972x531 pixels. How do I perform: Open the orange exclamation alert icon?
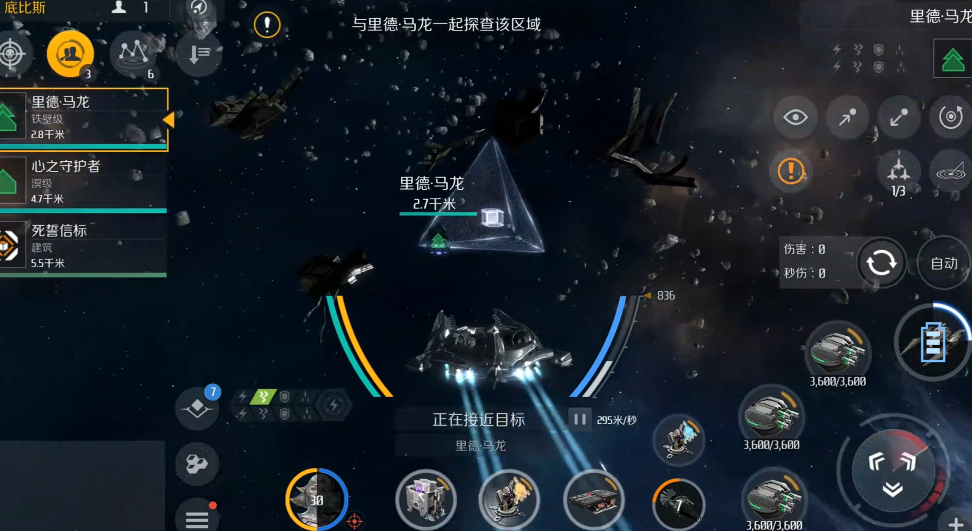pyautogui.click(x=791, y=170)
